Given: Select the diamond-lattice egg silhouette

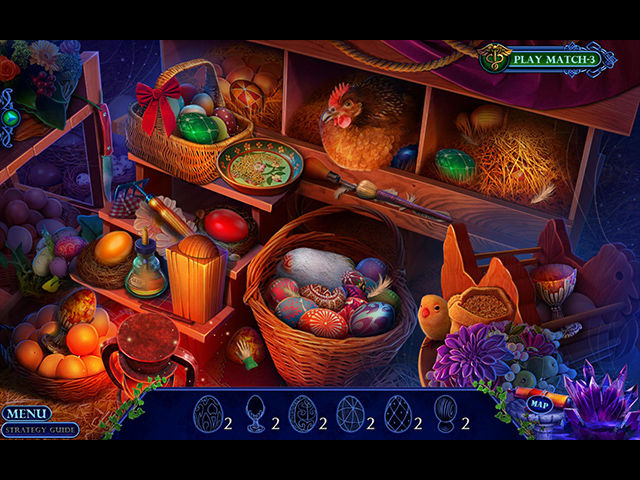Looking at the screenshot, I should pyautogui.click(x=398, y=413).
